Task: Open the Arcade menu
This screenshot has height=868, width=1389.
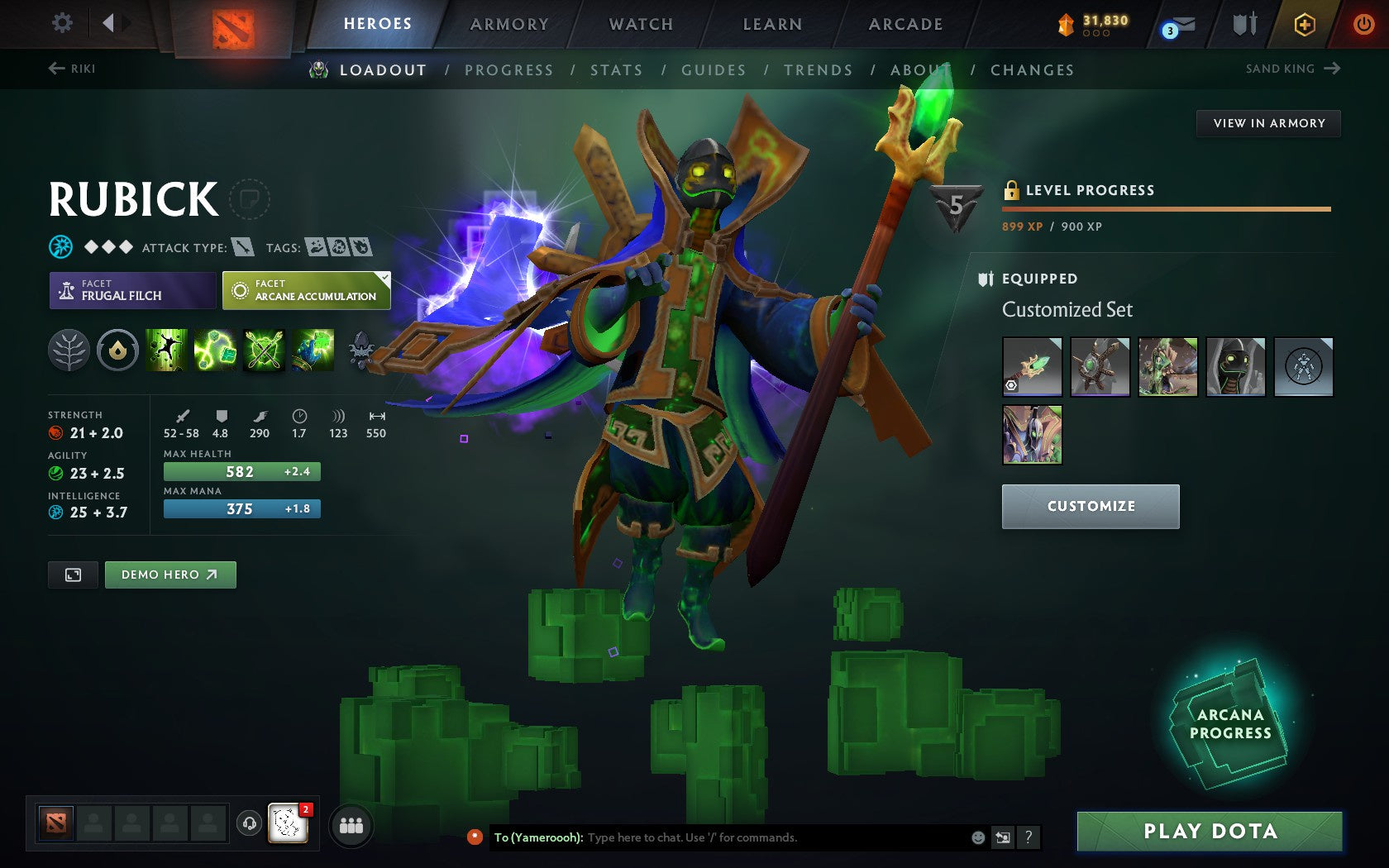Action: click(x=905, y=24)
